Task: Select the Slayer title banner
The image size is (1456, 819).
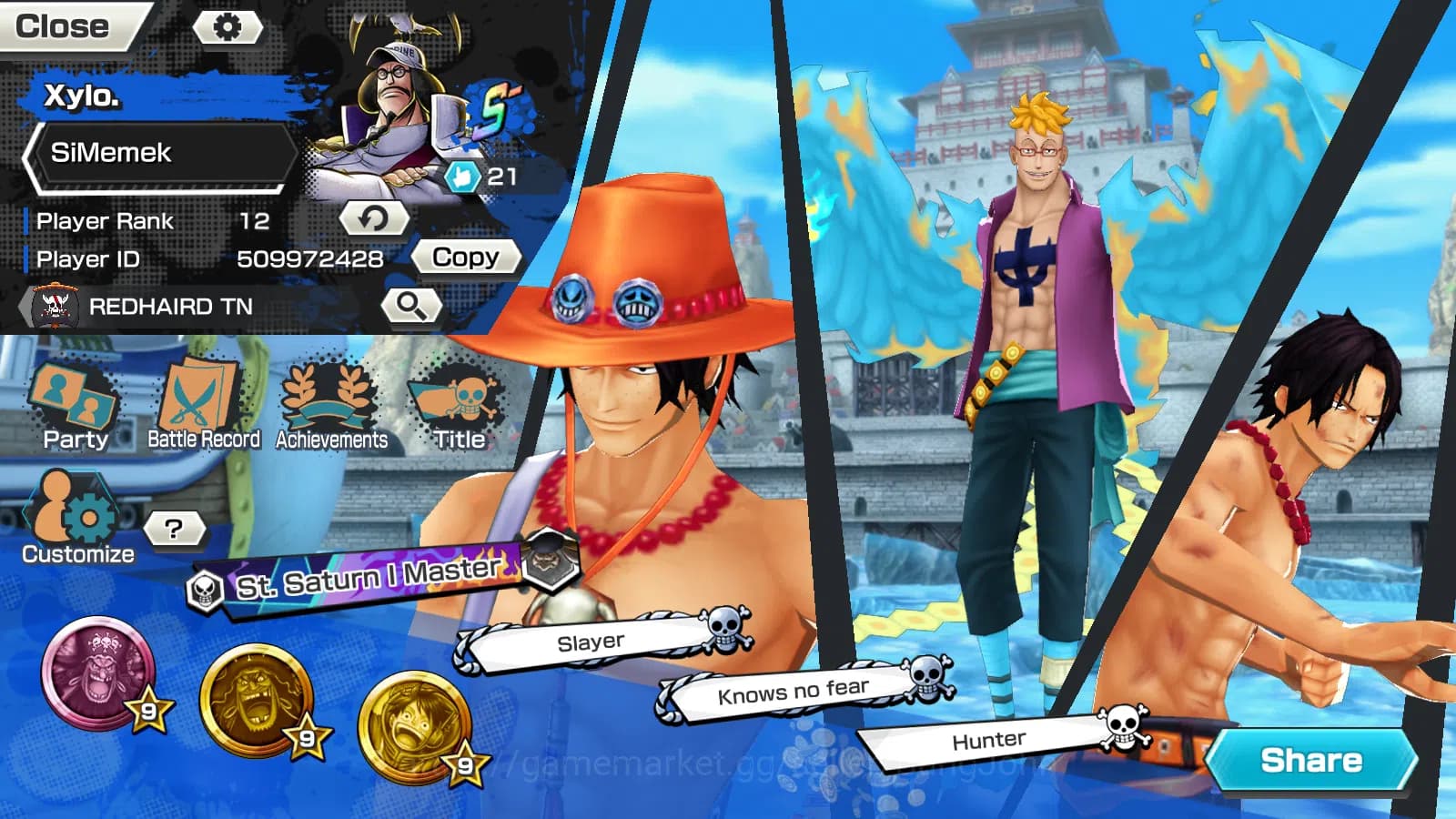Action: click(590, 640)
